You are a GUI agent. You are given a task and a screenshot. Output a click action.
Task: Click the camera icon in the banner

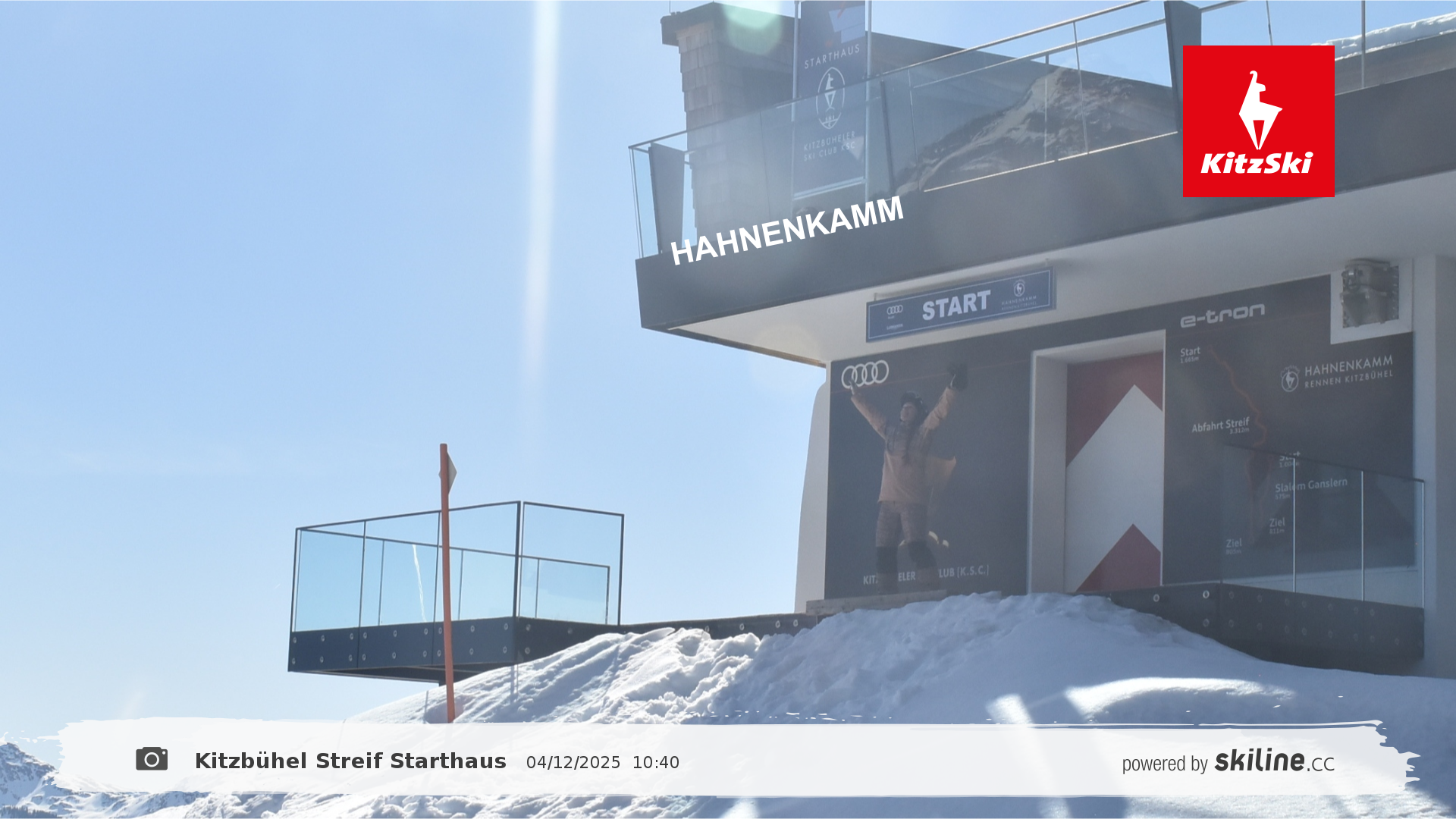point(152,759)
